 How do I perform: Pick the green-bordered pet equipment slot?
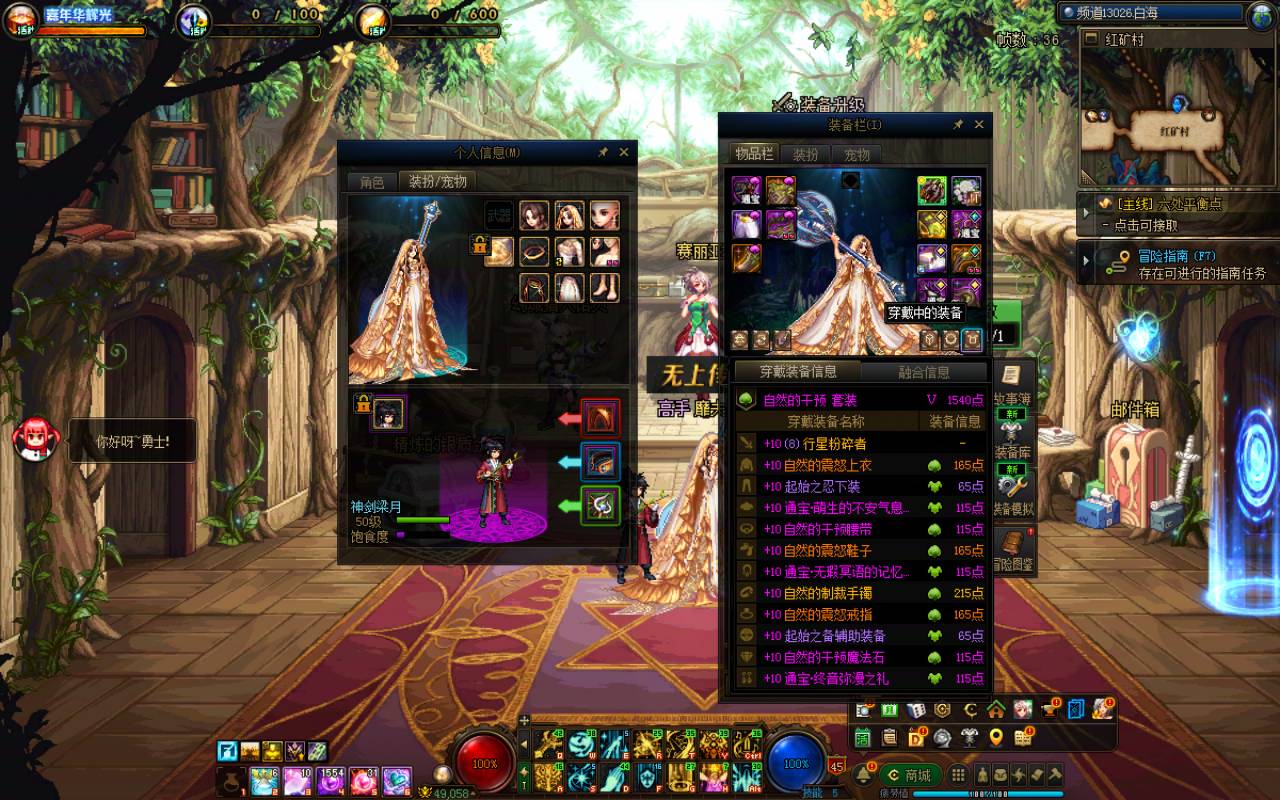(600, 505)
